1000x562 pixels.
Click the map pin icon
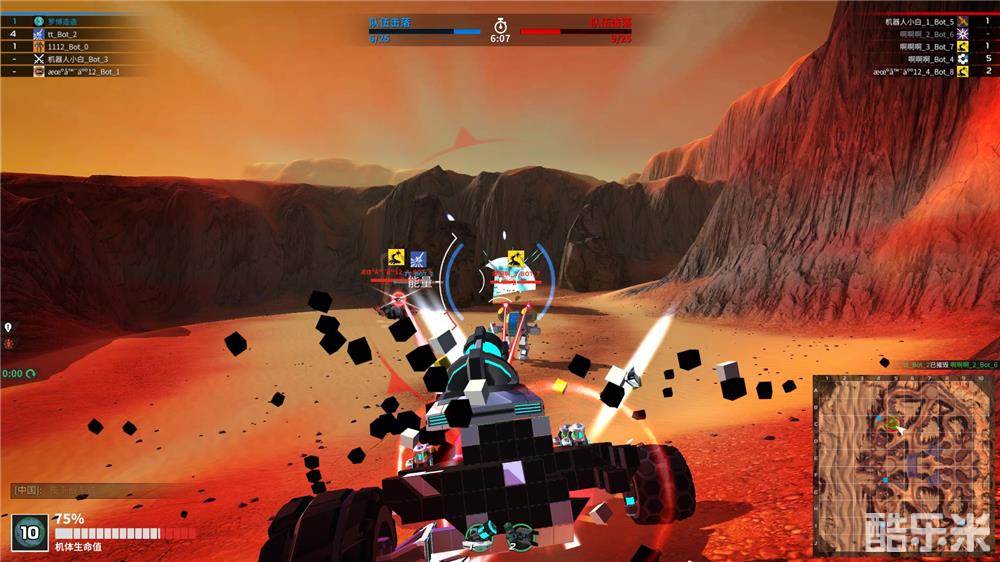(8, 328)
